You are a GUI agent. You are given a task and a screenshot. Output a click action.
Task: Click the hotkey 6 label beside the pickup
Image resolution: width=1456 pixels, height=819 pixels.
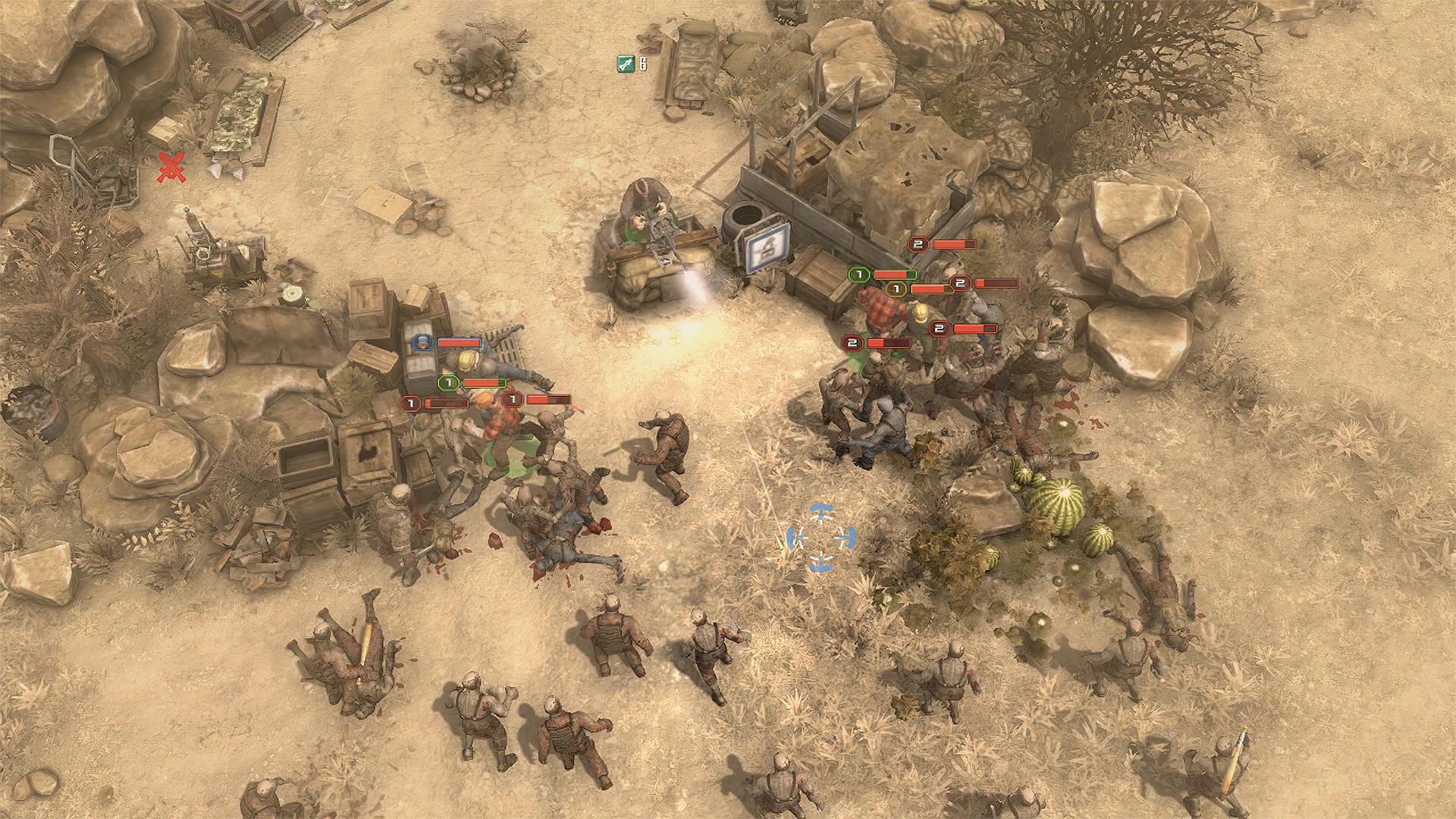point(642,64)
